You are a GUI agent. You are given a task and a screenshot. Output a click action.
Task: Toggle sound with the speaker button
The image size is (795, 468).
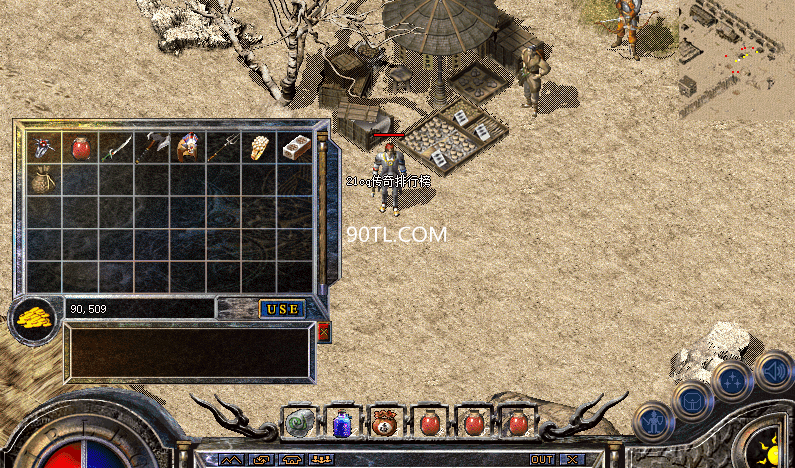pos(773,369)
